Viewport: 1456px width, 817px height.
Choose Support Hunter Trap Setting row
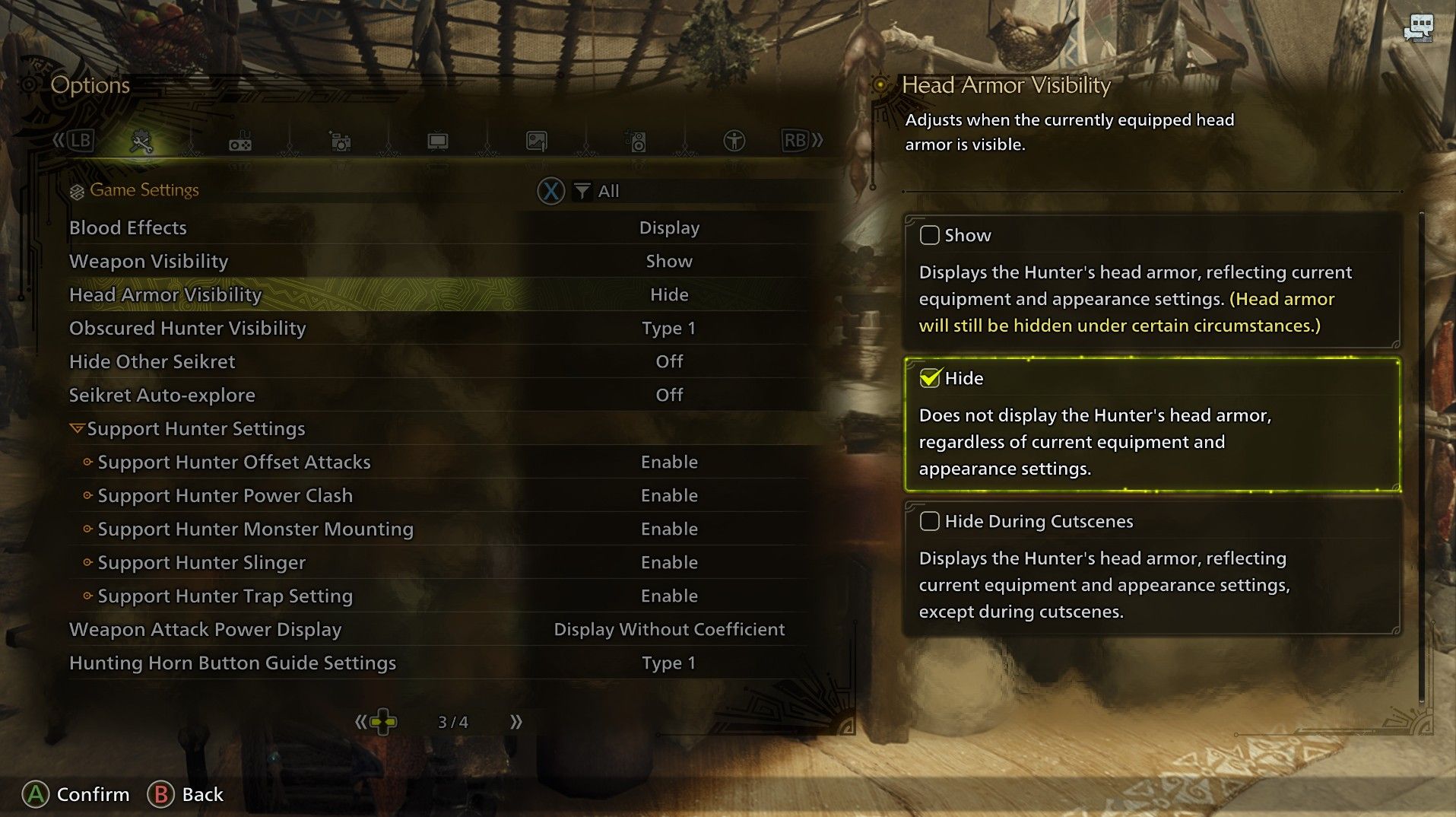[x=225, y=596]
